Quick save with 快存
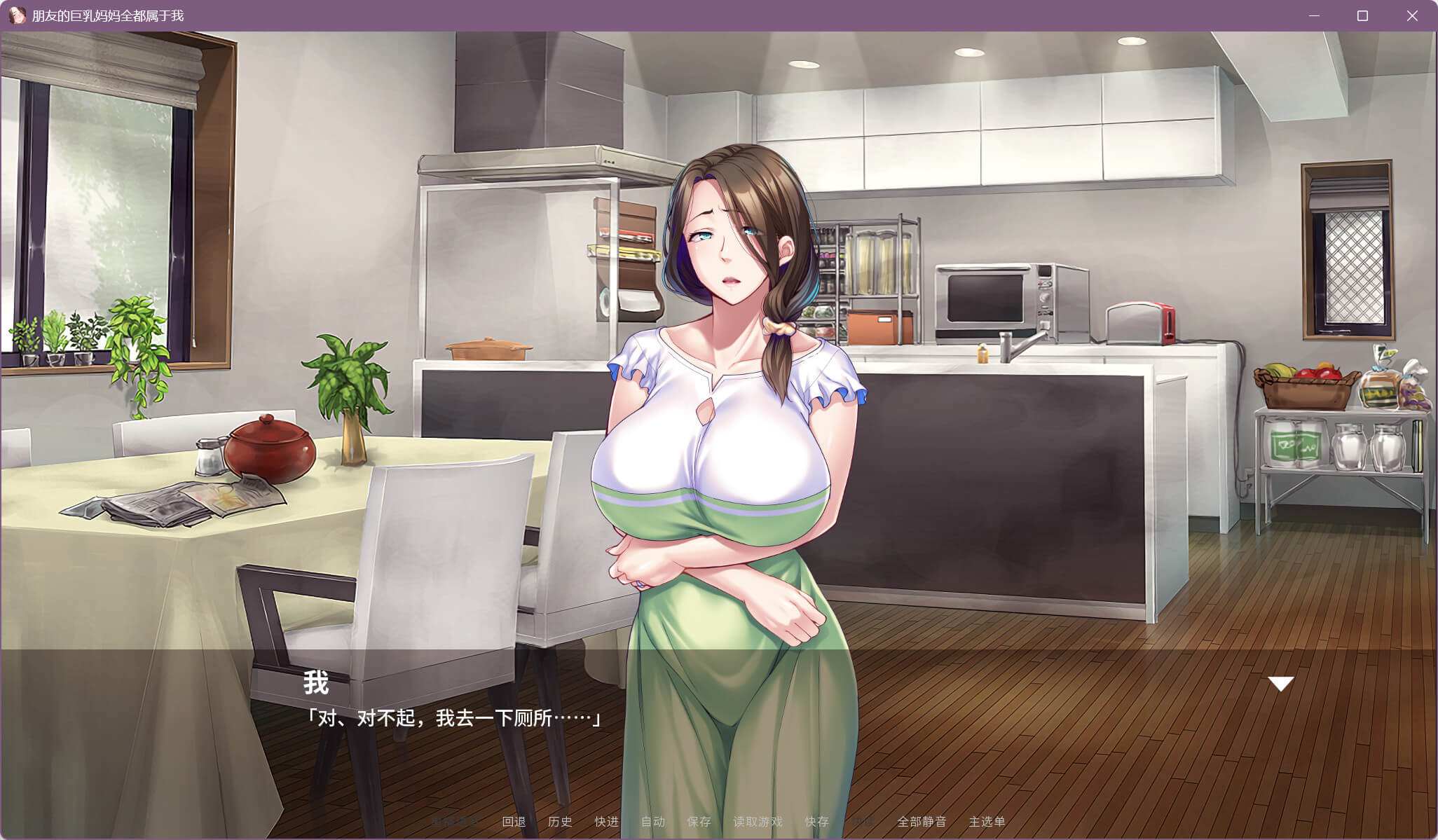This screenshot has height=840, width=1438. 816,822
